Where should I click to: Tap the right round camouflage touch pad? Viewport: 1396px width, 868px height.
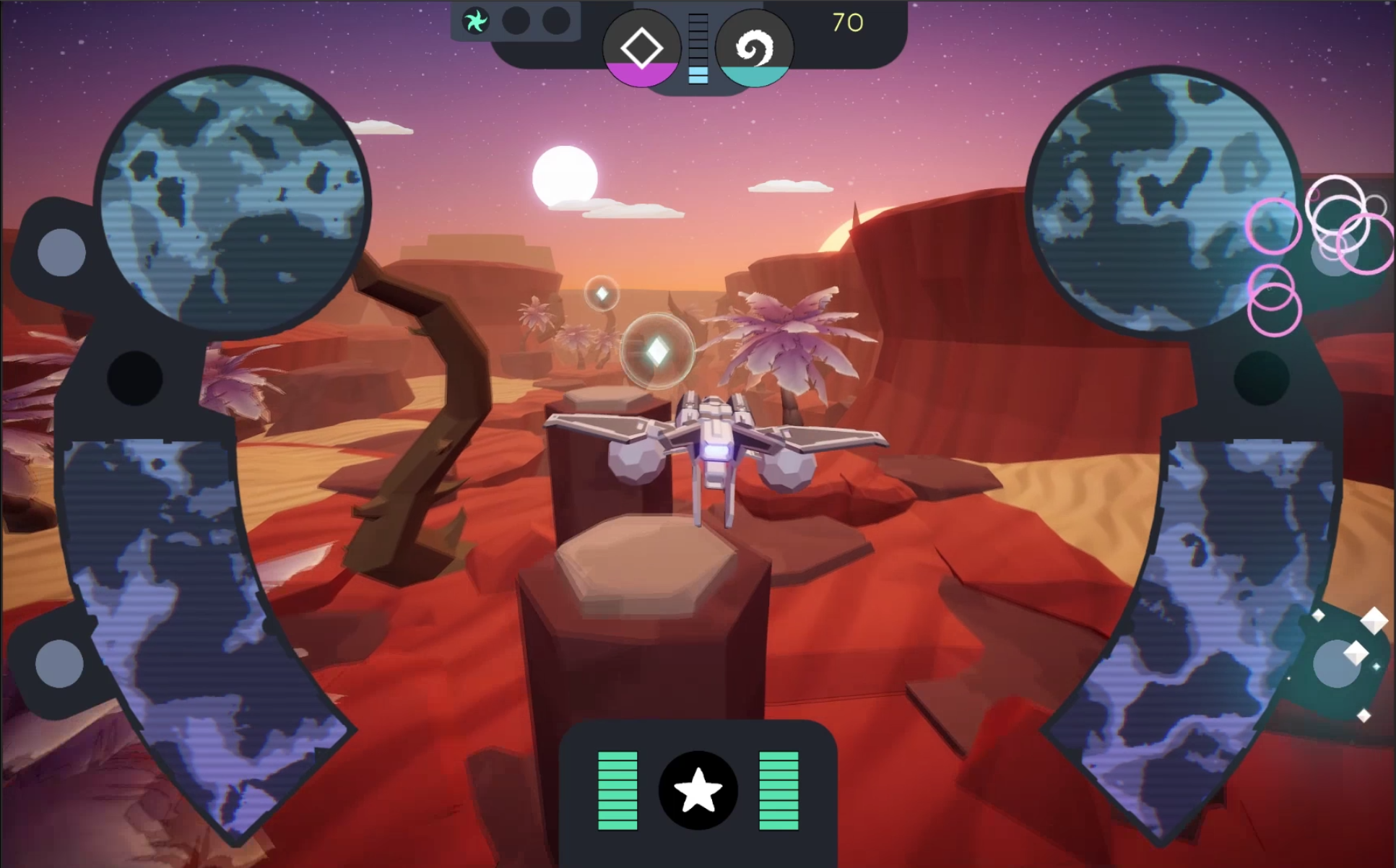1161,202
